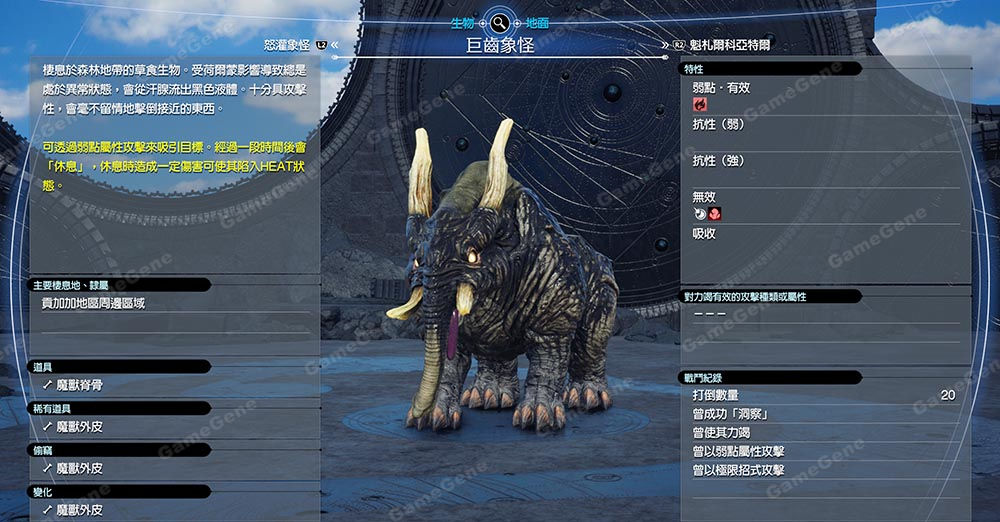Go to previous enemy 怒濤象怪
This screenshot has height=522, width=1000.
pos(287,45)
